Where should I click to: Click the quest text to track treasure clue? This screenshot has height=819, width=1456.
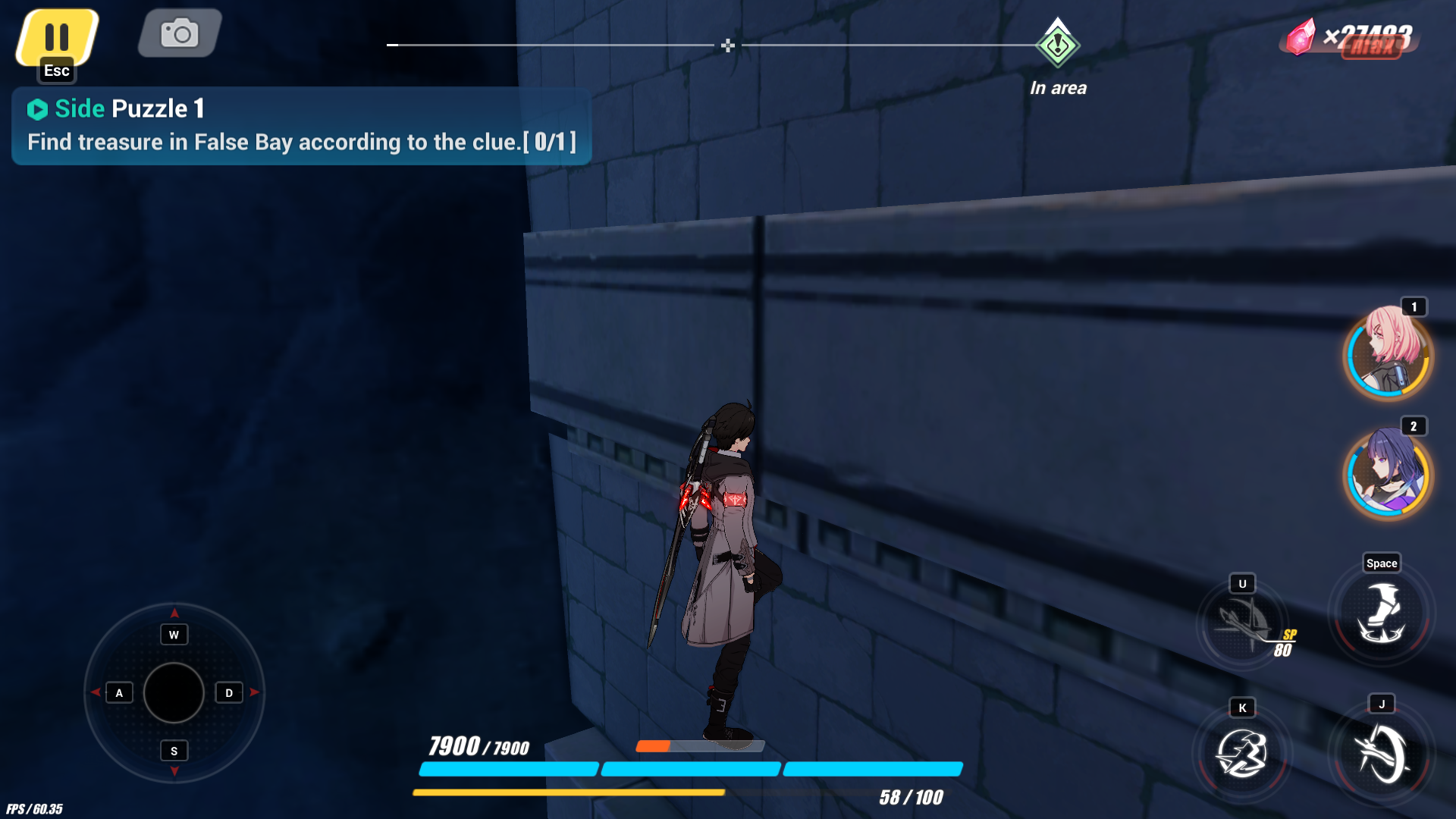301,141
